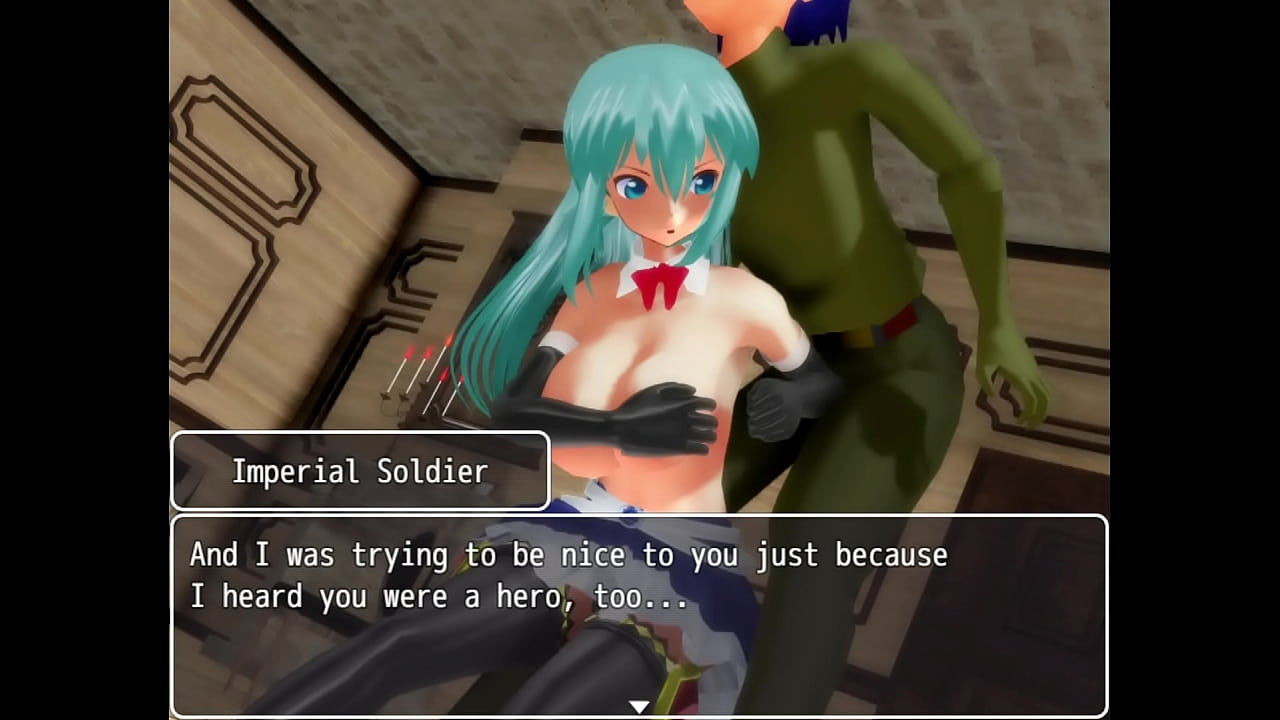The width and height of the screenshot is (1280, 720).
Task: Click the Imperial Soldier name box
Action: click(x=360, y=470)
